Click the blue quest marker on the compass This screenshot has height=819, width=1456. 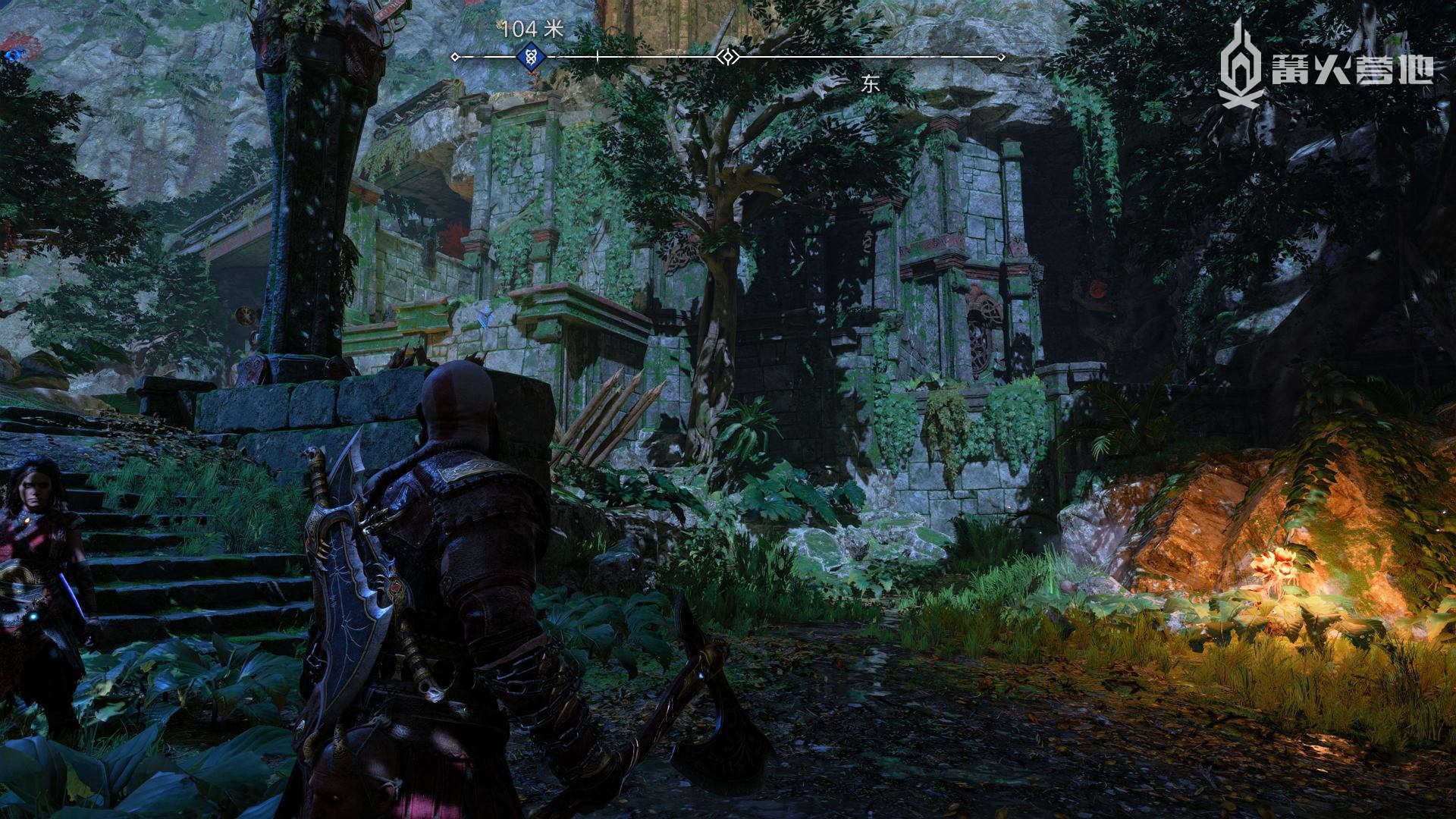(531, 56)
